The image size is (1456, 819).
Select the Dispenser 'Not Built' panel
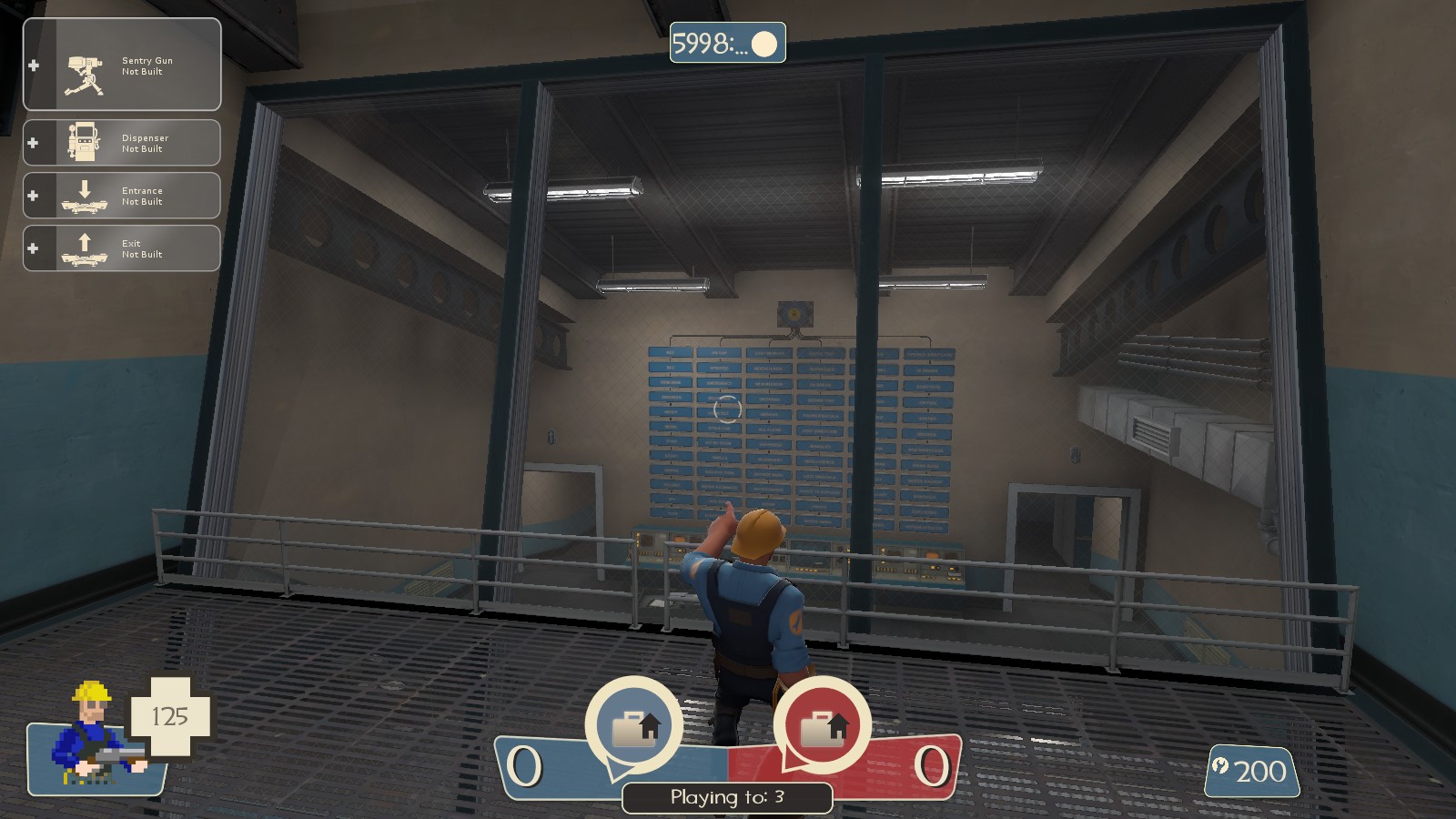click(x=144, y=142)
